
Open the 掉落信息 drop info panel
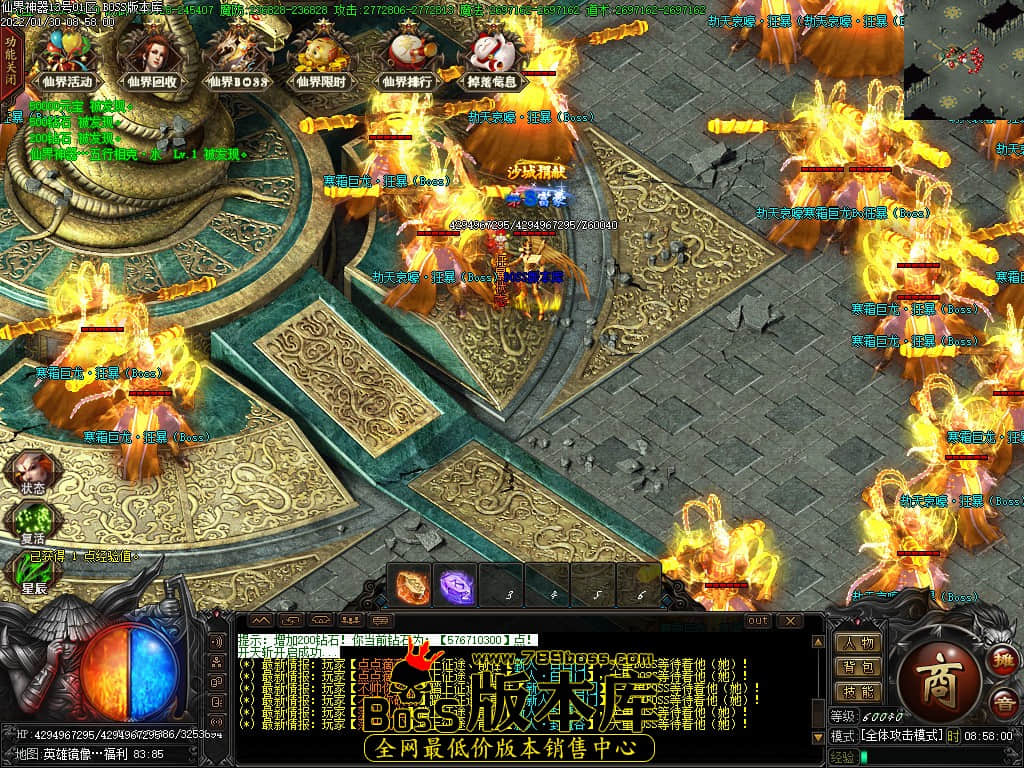tap(492, 58)
